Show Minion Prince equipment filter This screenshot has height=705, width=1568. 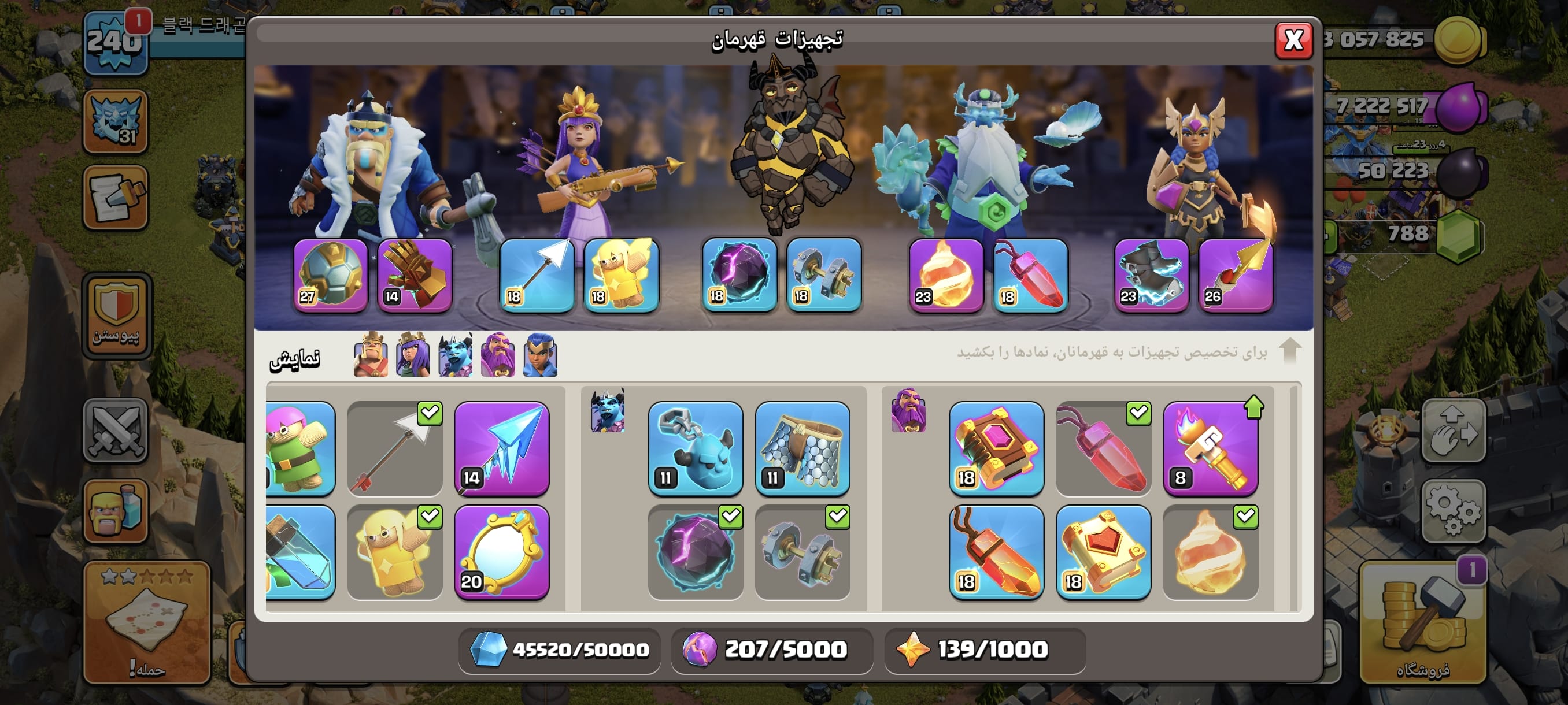455,355
